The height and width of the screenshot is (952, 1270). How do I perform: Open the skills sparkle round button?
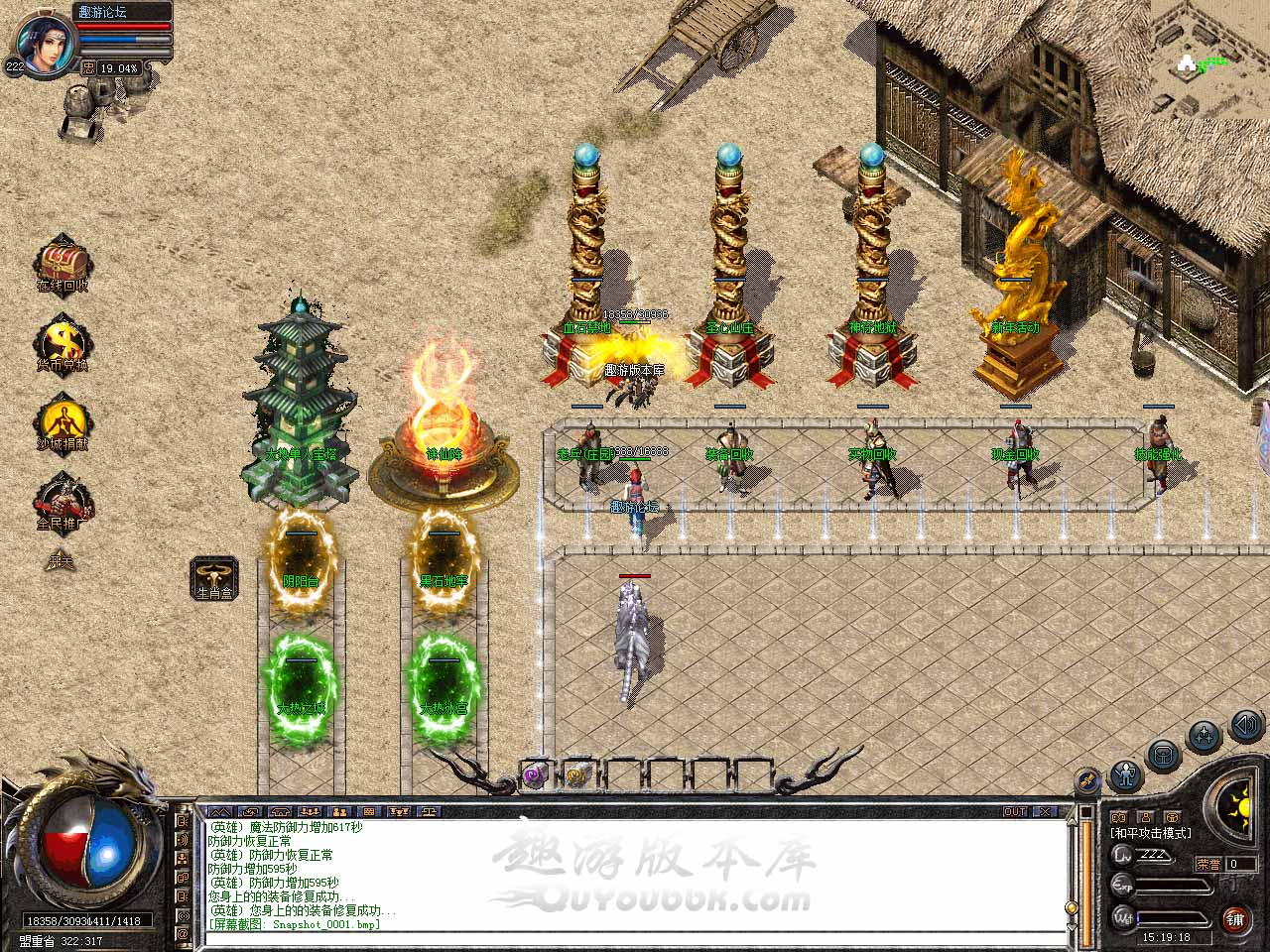pos(1204,737)
